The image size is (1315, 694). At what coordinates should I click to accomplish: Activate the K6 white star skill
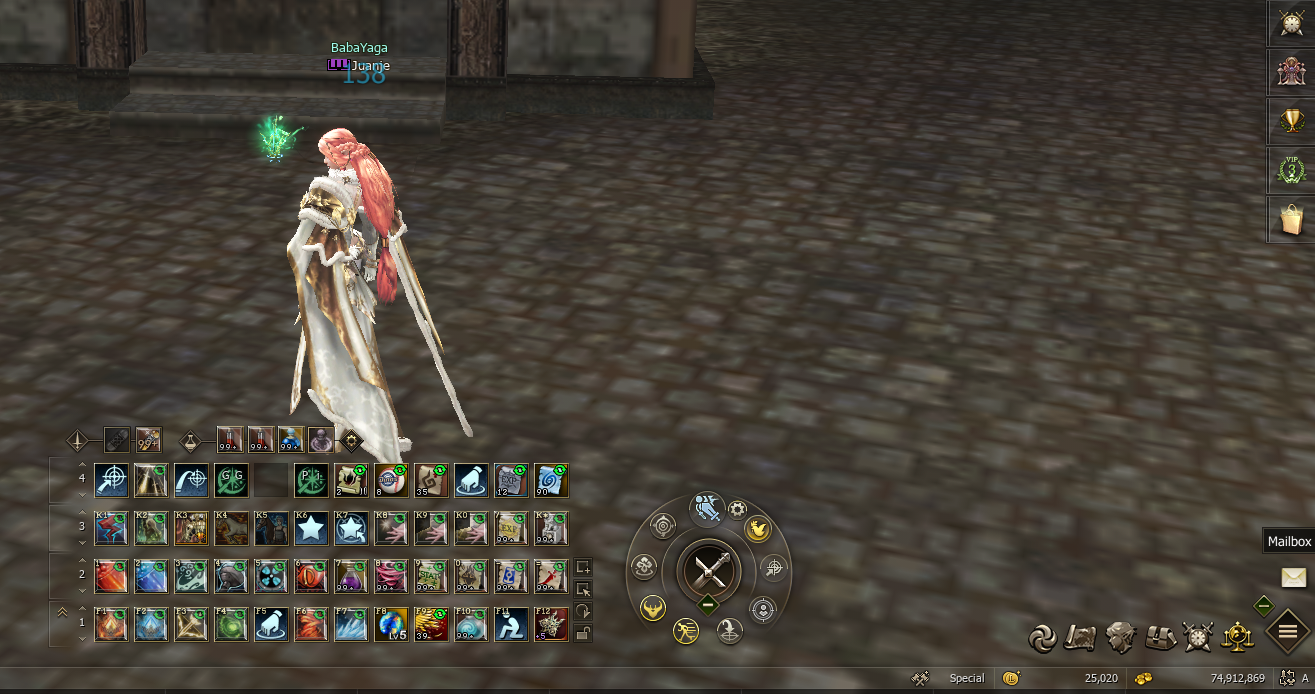tap(310, 528)
